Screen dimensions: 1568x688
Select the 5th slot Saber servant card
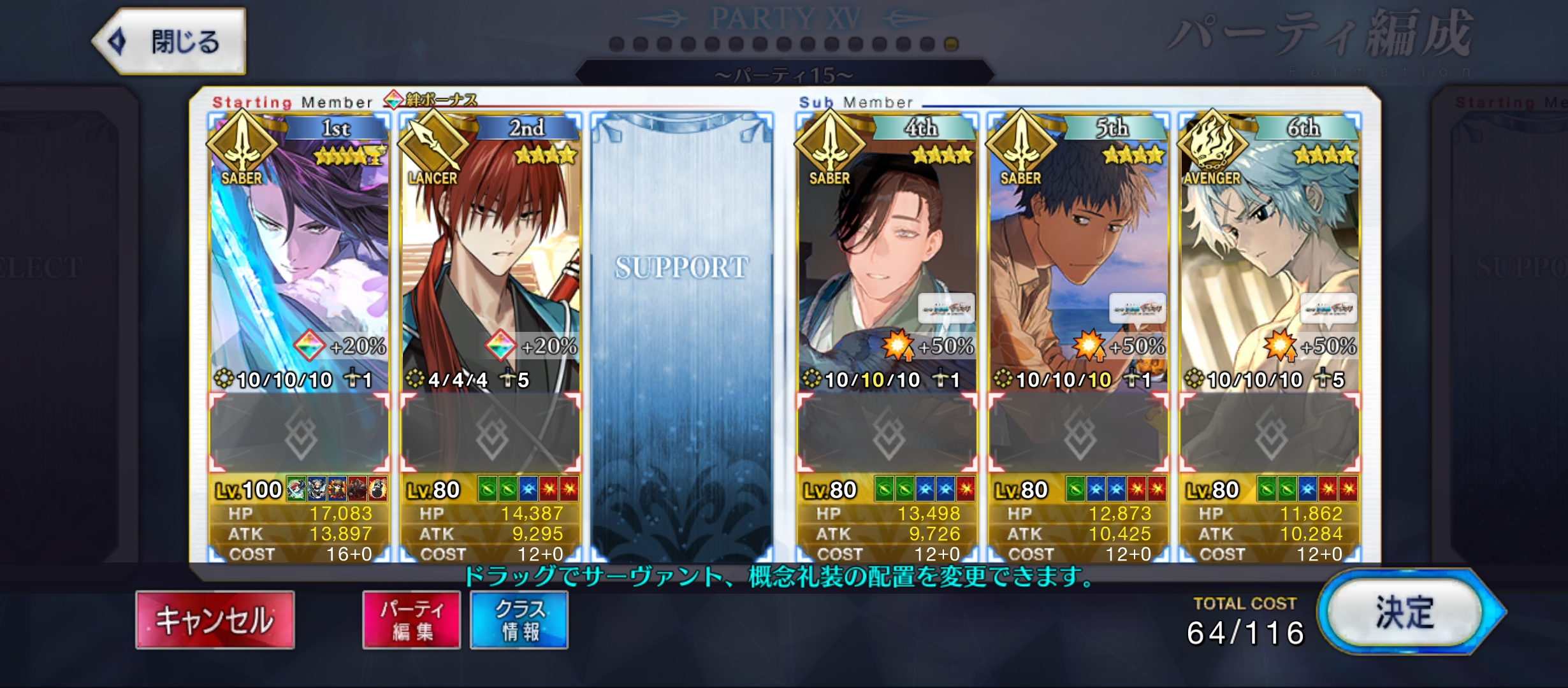(x=1078, y=255)
